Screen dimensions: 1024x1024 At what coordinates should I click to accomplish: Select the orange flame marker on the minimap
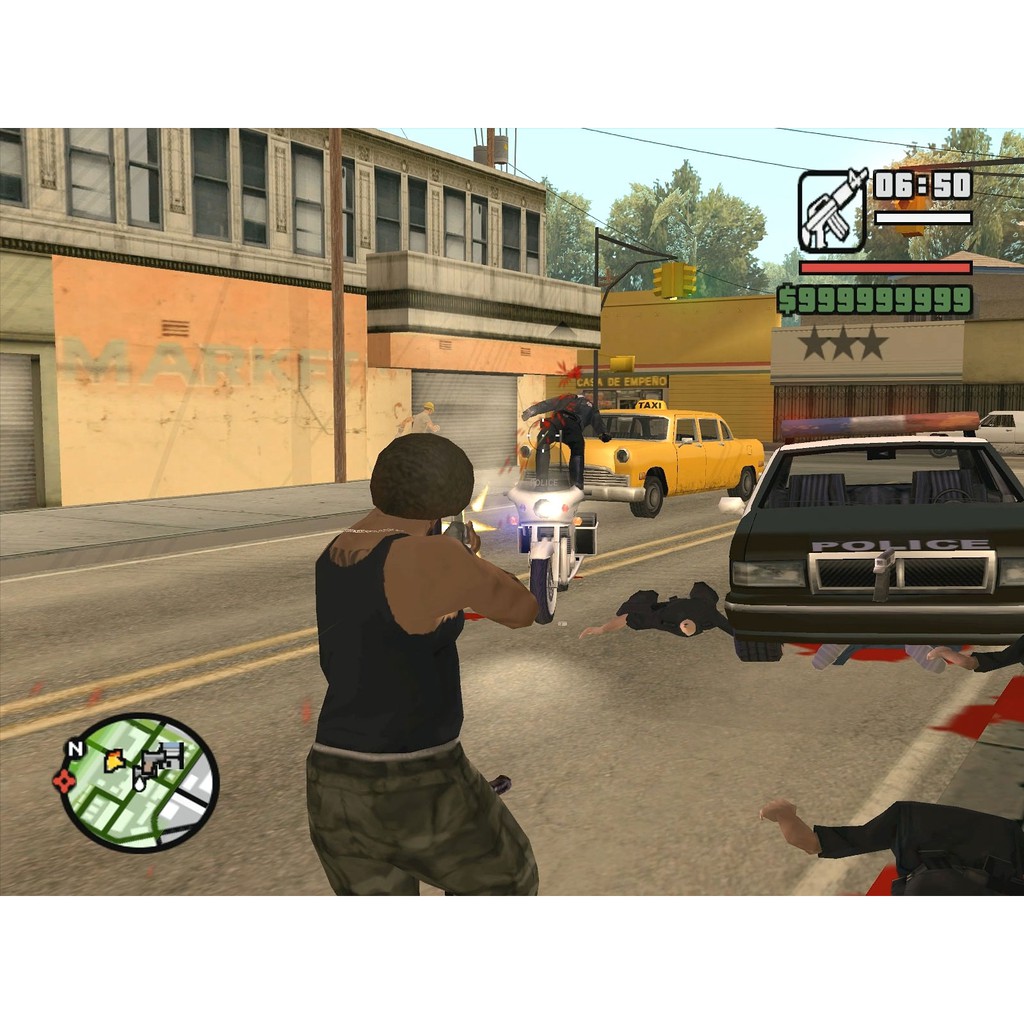click(115, 761)
